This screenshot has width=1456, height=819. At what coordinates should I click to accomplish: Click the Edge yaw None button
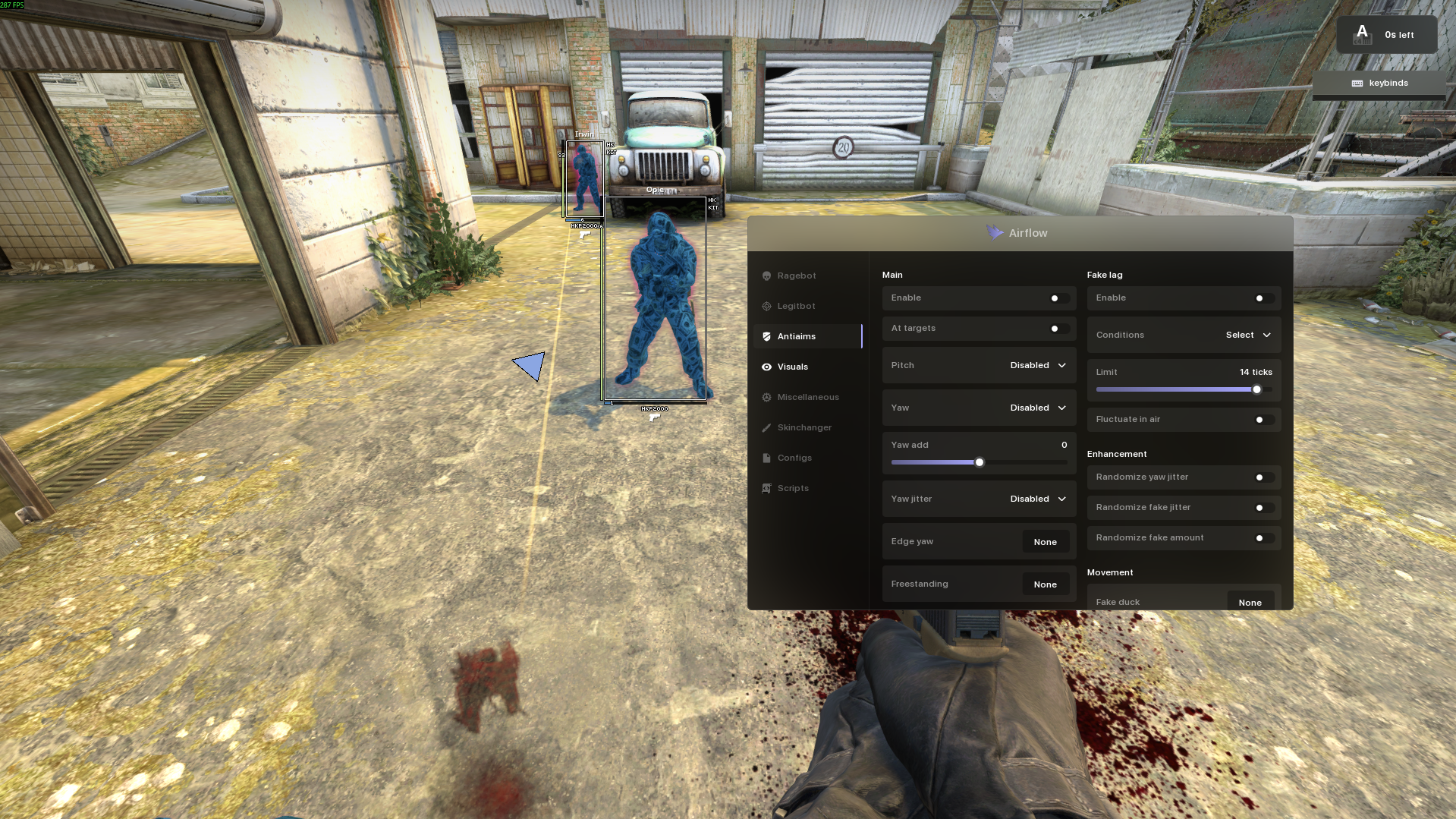pos(1046,541)
